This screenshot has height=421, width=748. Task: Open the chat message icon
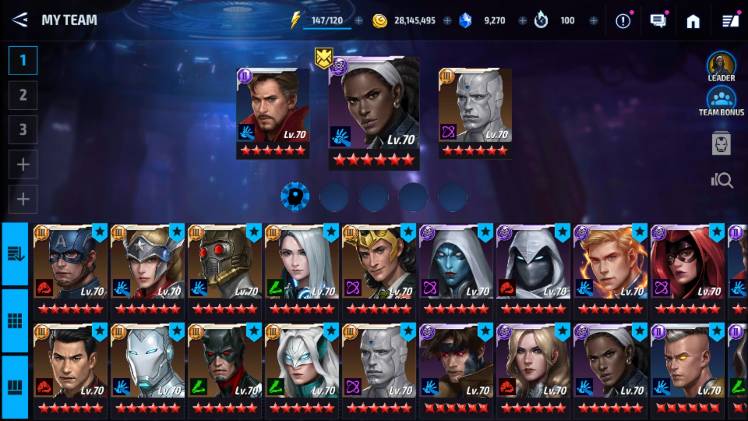pos(658,20)
